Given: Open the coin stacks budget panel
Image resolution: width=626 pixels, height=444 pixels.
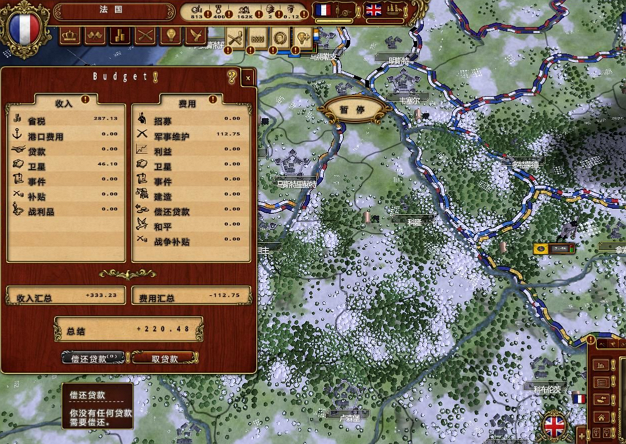Looking at the screenshot, I should 120,35.
